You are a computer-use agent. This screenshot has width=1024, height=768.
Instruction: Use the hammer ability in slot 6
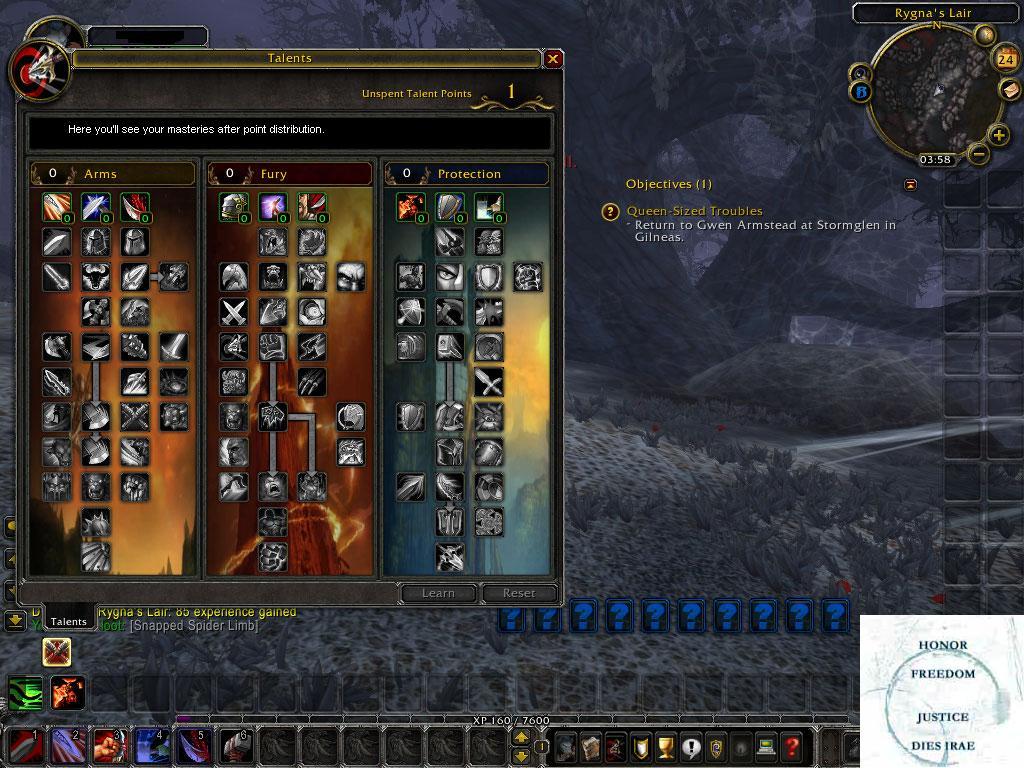pyautogui.click(x=237, y=746)
